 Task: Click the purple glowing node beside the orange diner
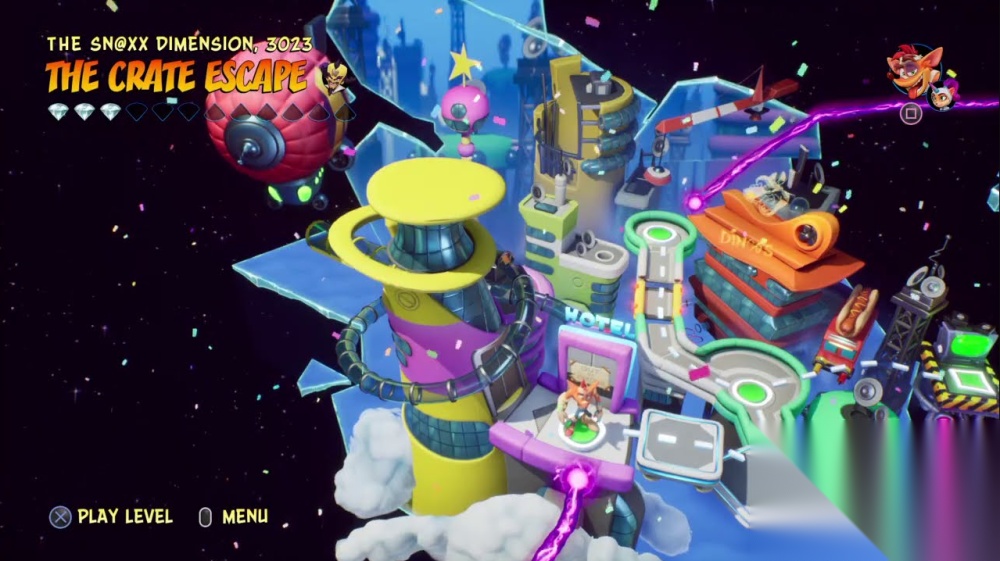coord(694,202)
